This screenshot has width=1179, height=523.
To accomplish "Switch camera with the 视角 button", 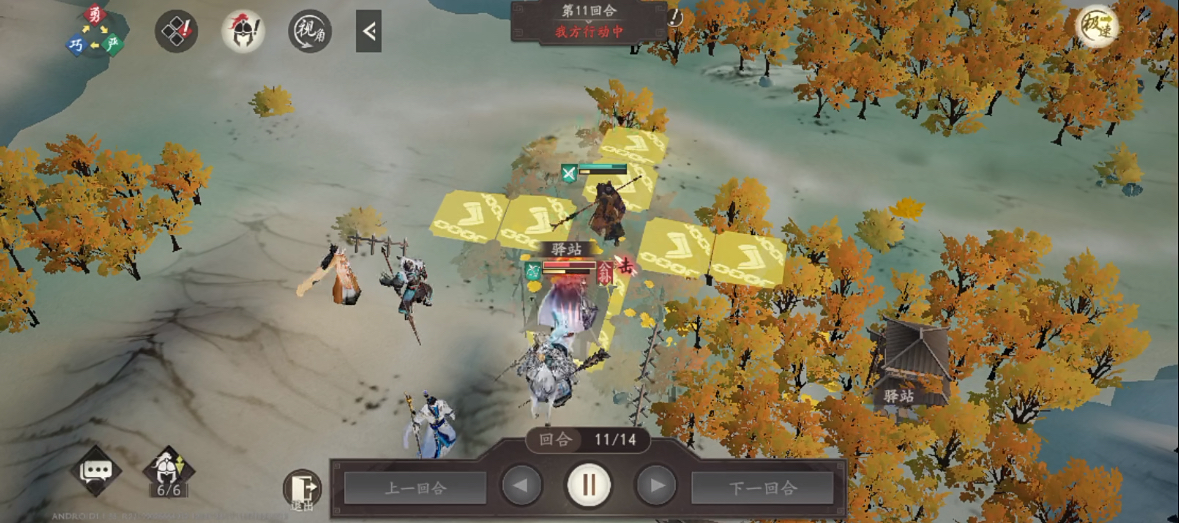I will point(310,31).
